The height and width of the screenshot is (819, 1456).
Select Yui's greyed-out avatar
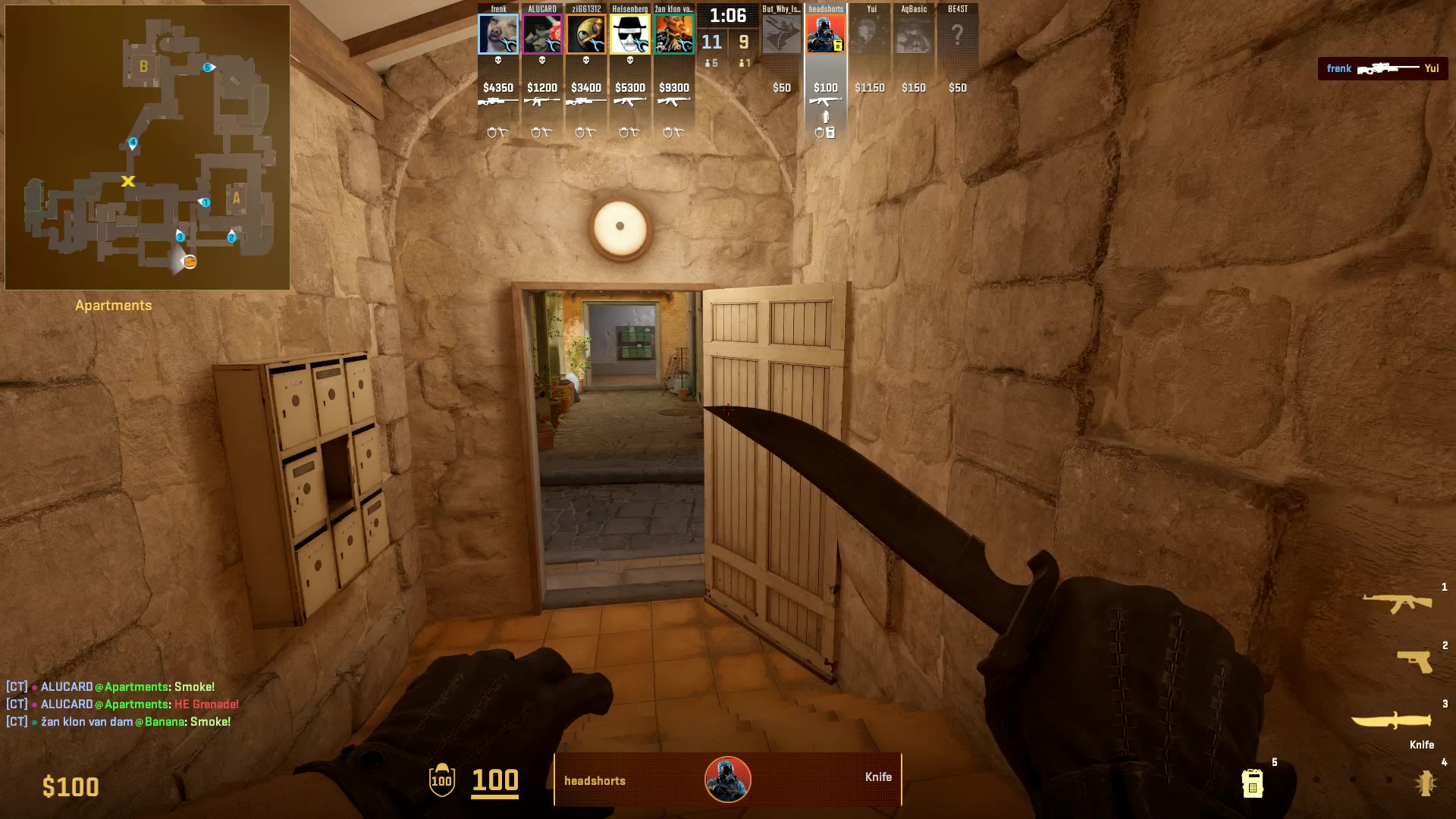point(870,34)
